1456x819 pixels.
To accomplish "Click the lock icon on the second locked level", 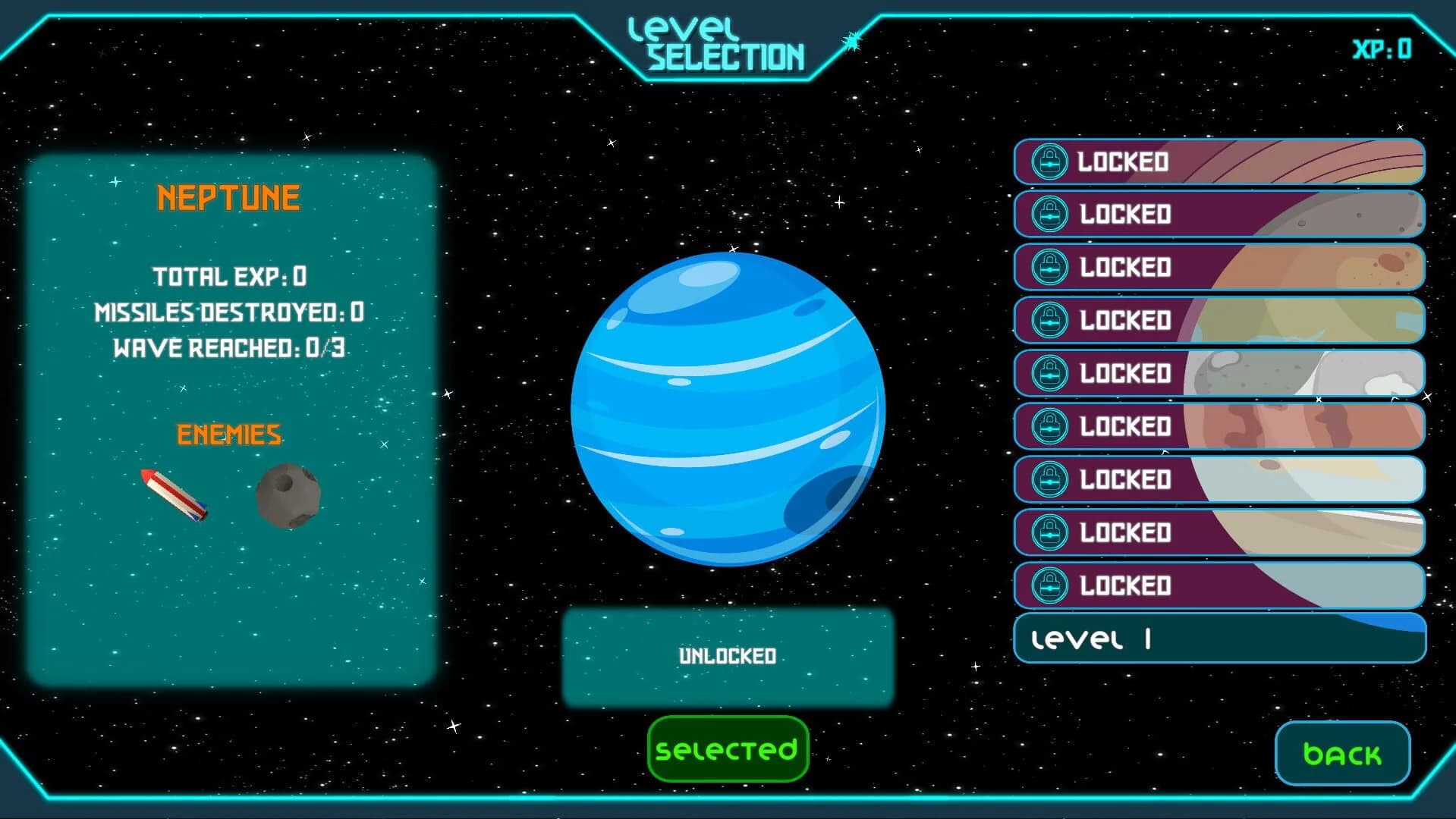I will pyautogui.click(x=1049, y=215).
